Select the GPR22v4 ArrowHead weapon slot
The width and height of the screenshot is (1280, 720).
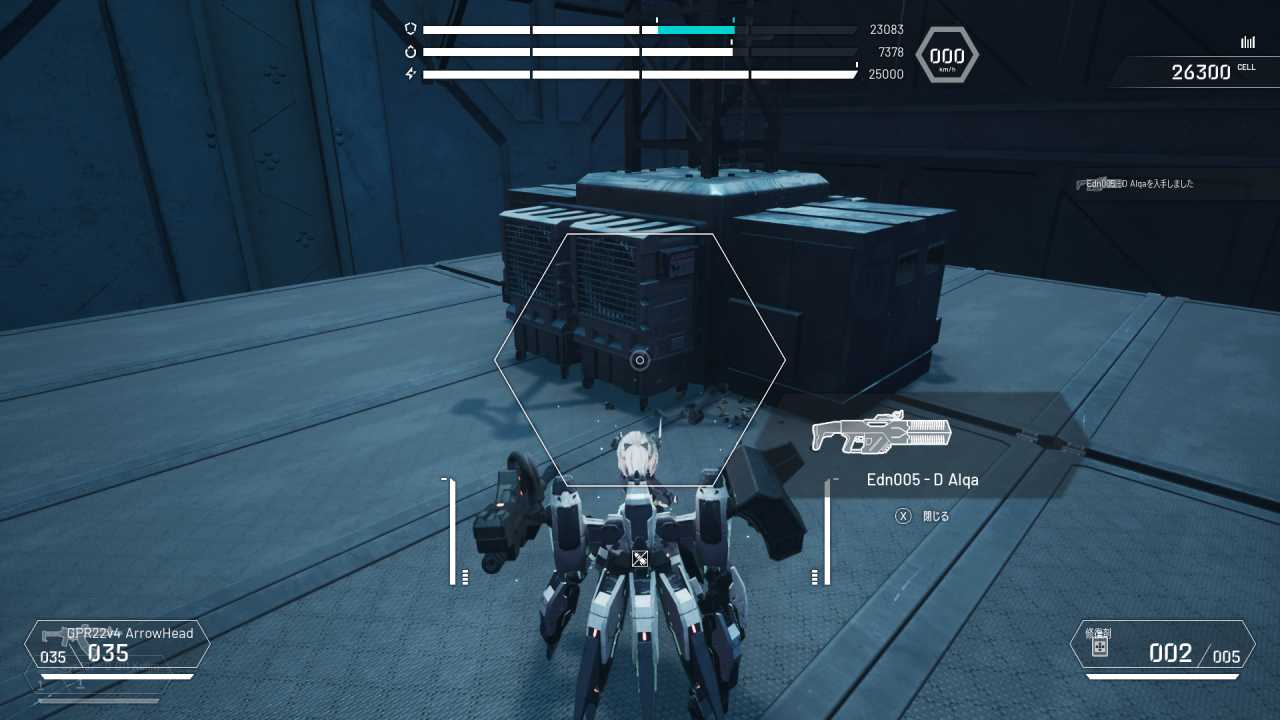[x=117, y=644]
